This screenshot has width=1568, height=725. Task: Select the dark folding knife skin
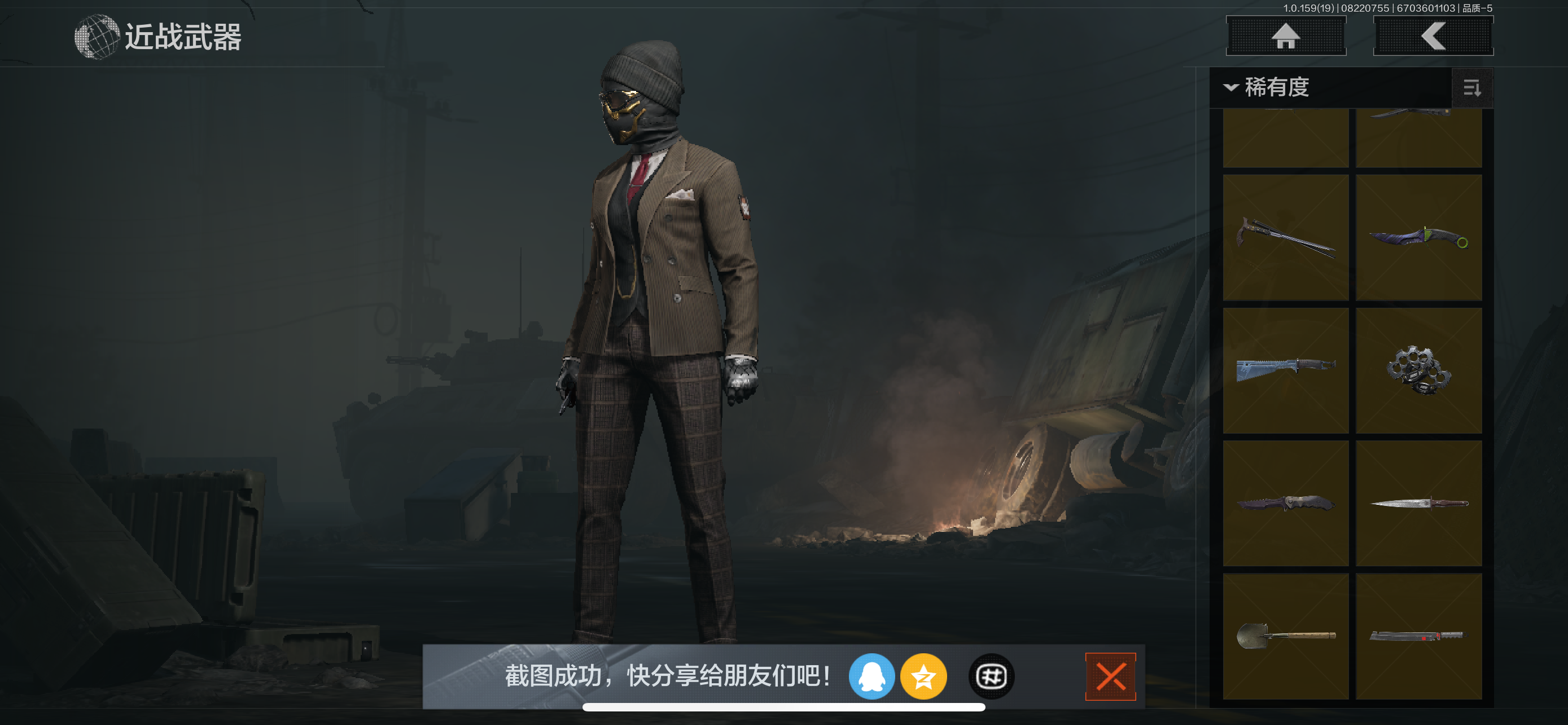tap(1285, 503)
